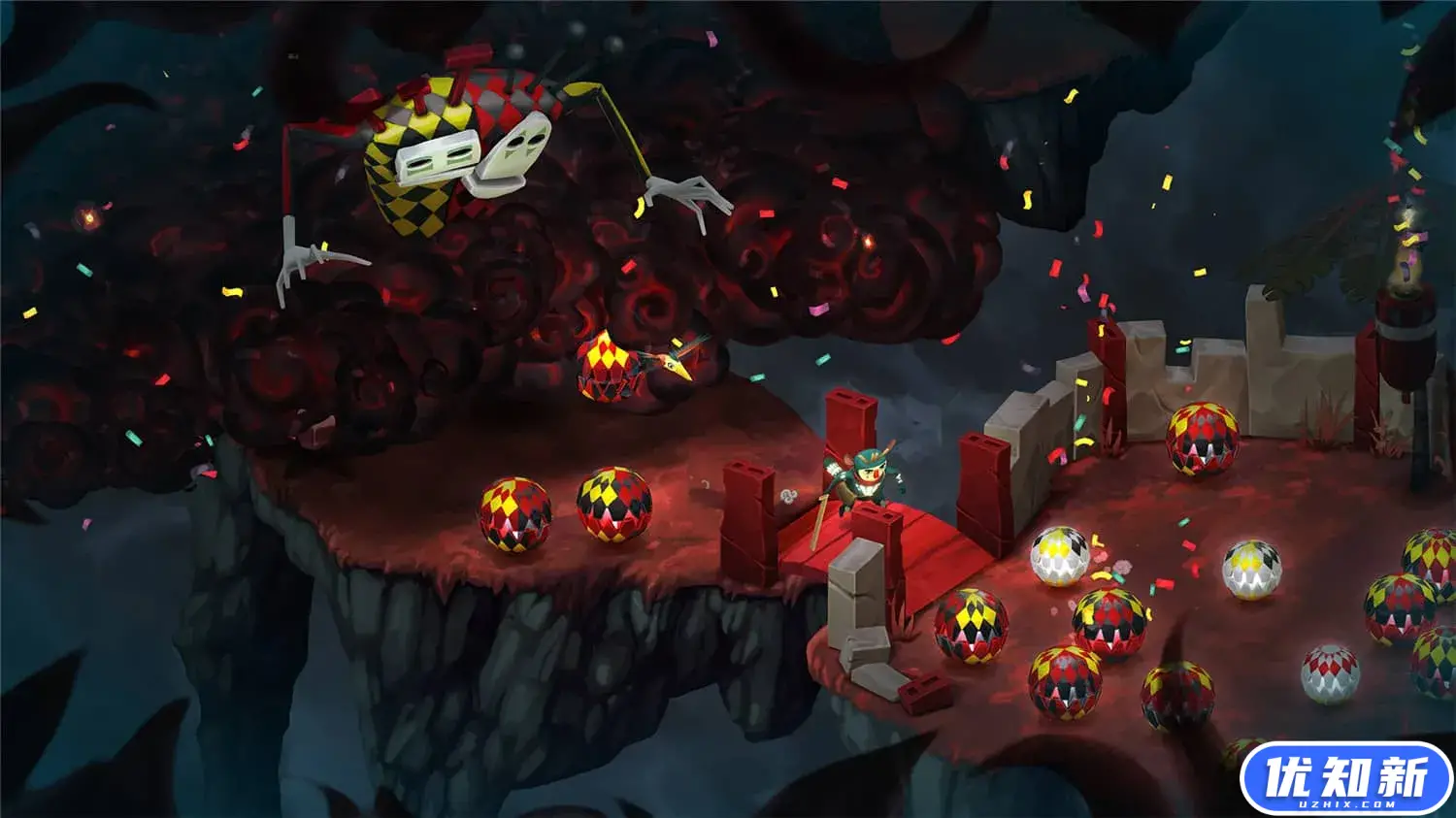The height and width of the screenshot is (818, 1456).
Task: Click the UZHIX.COM watermark logo
Action: [x=1345, y=779]
